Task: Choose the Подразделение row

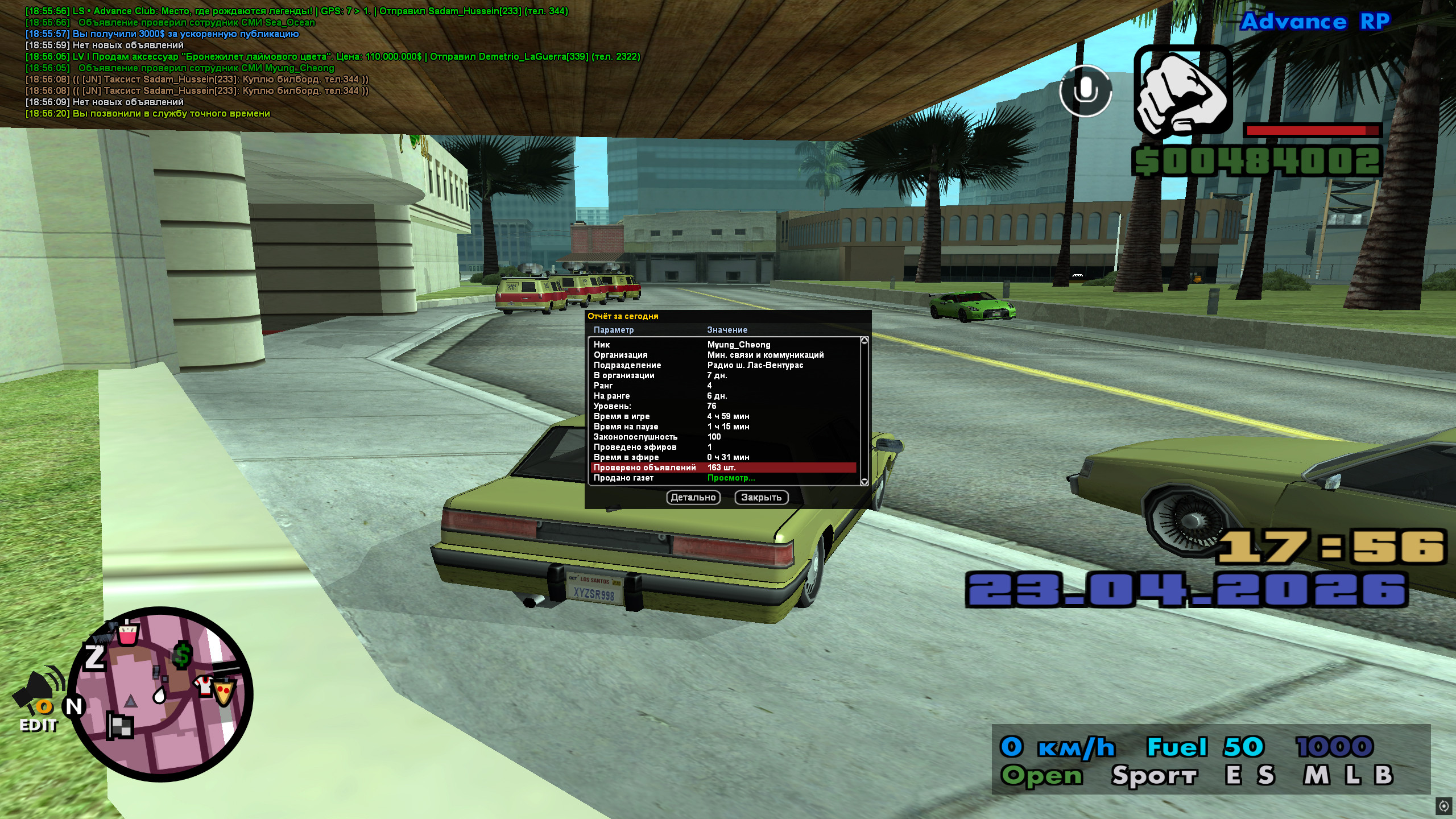Action: click(x=723, y=365)
